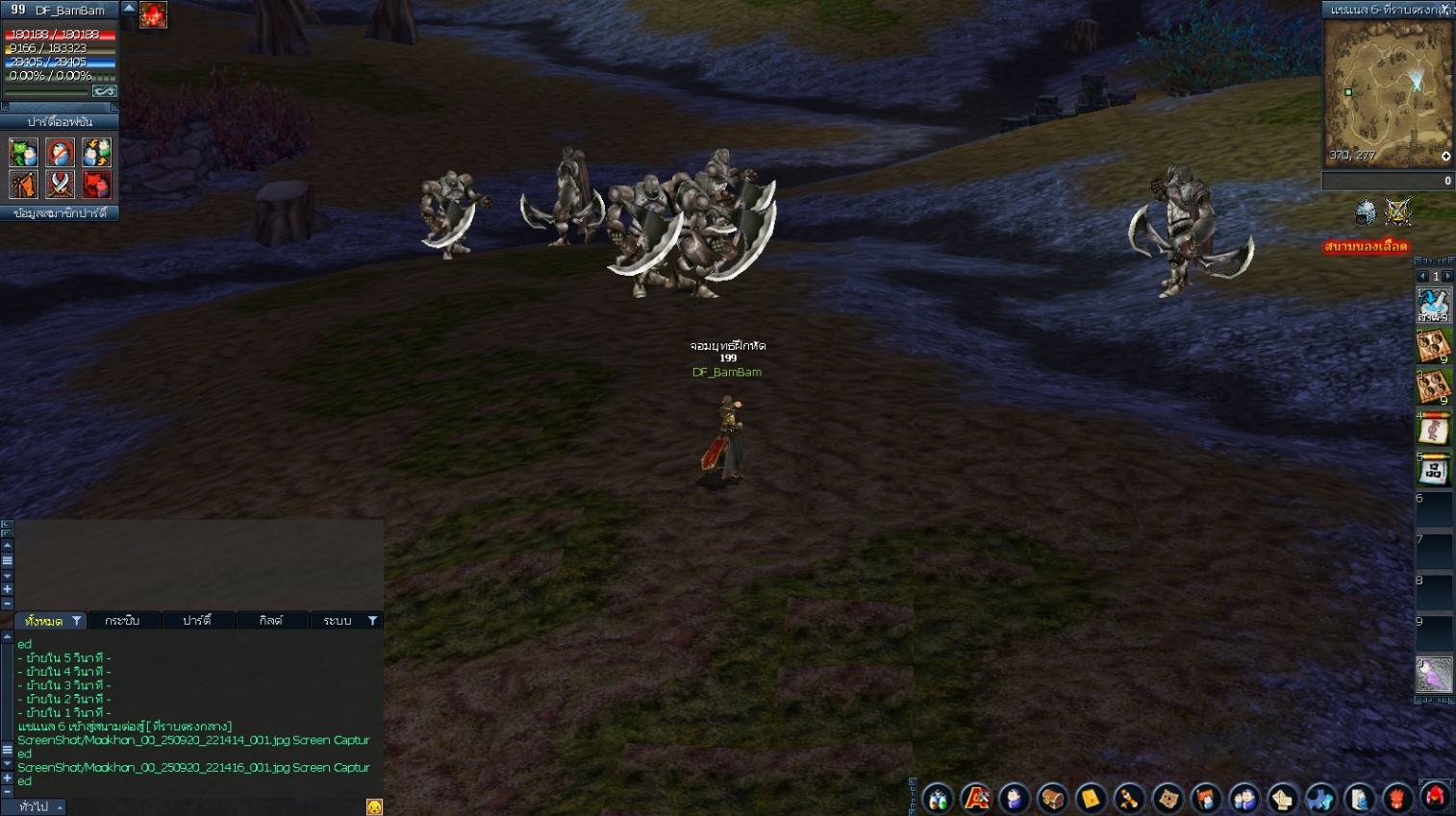The height and width of the screenshot is (816, 1456).
Task: Open the red letter A icon
Action: pos(976,799)
